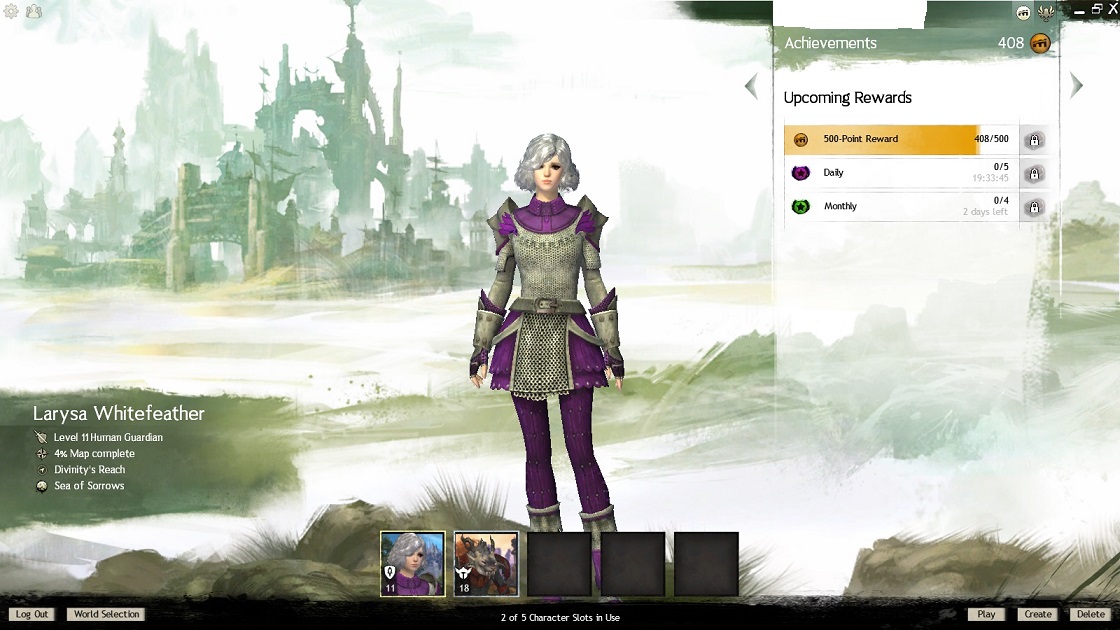Go to the previous panel with left arrow

pyautogui.click(x=751, y=87)
